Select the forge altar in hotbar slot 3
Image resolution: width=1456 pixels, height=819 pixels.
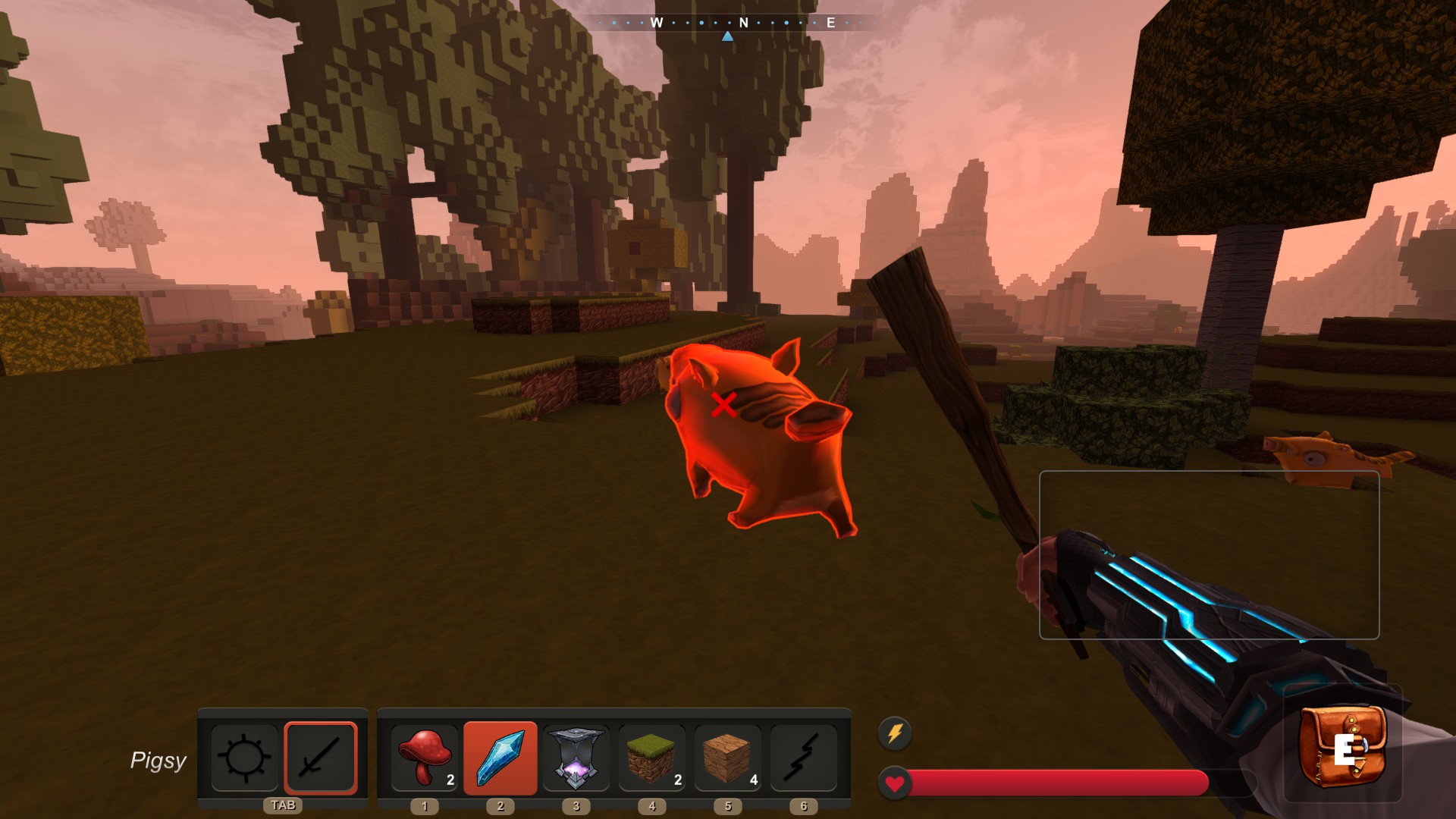(576, 758)
